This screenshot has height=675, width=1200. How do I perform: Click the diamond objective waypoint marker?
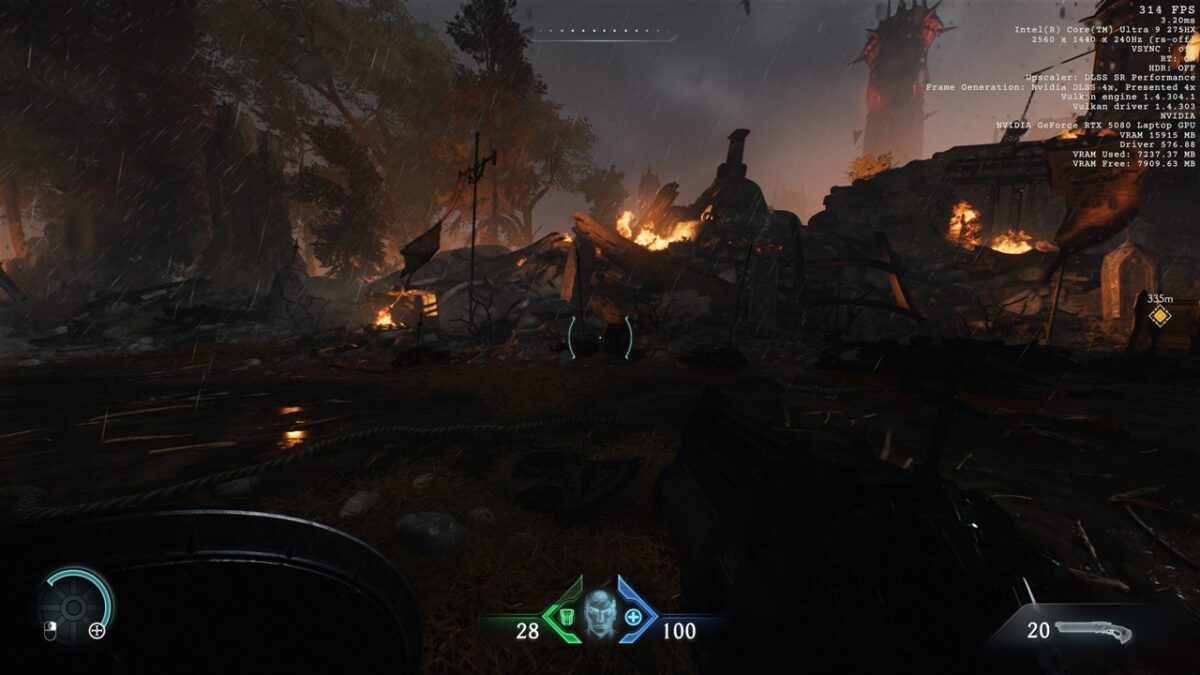1159,317
